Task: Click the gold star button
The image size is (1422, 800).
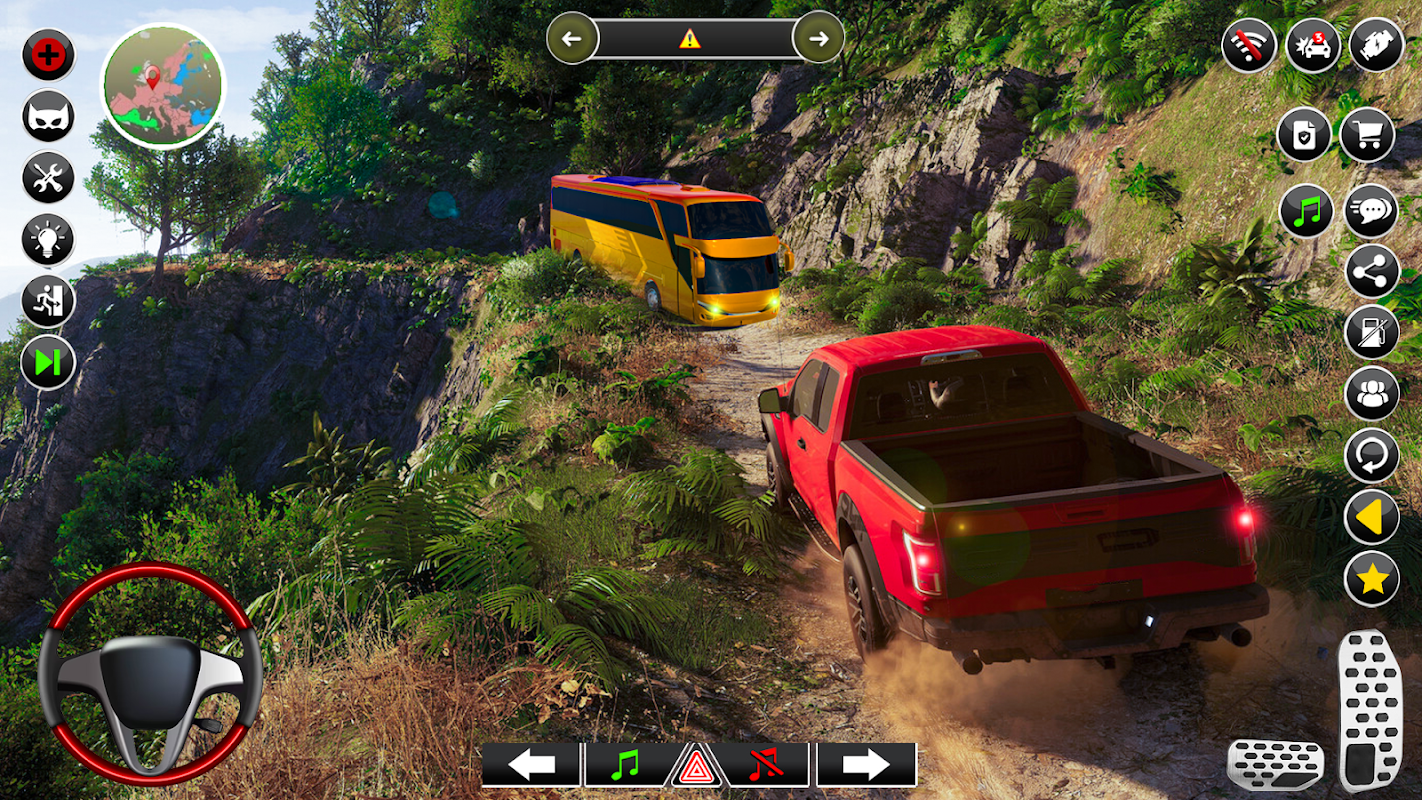Action: coord(1371,578)
